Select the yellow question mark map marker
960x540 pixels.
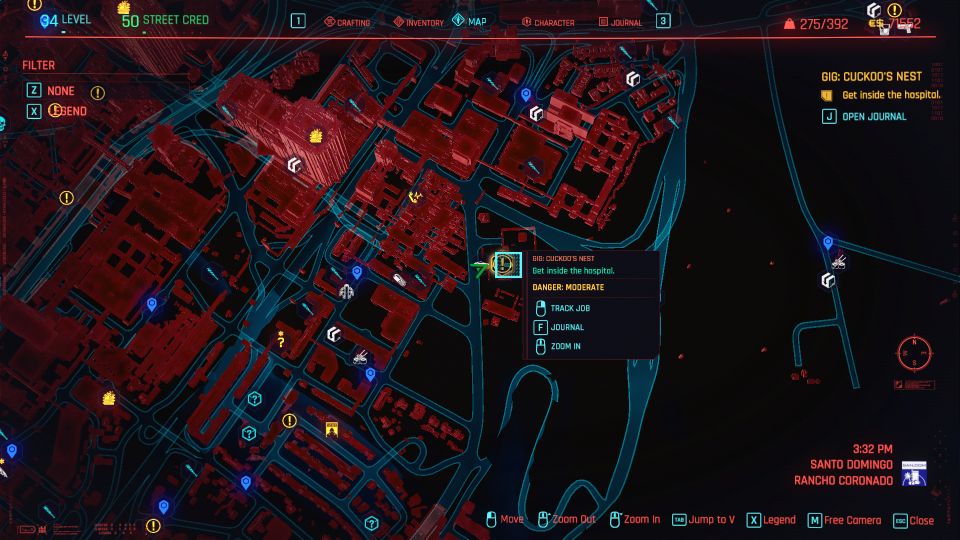click(282, 340)
